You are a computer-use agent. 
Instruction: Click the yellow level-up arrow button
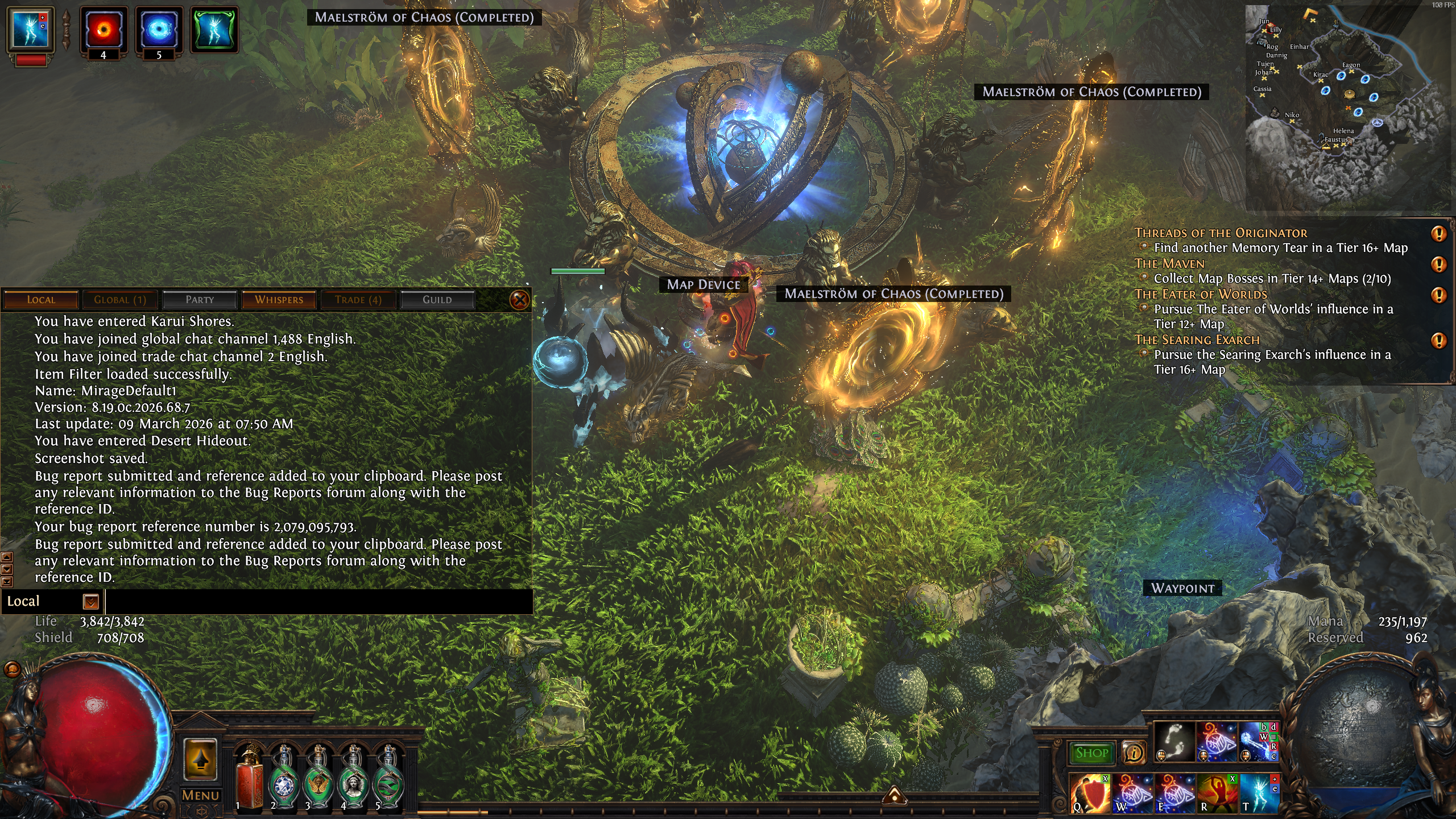[x=200, y=759]
